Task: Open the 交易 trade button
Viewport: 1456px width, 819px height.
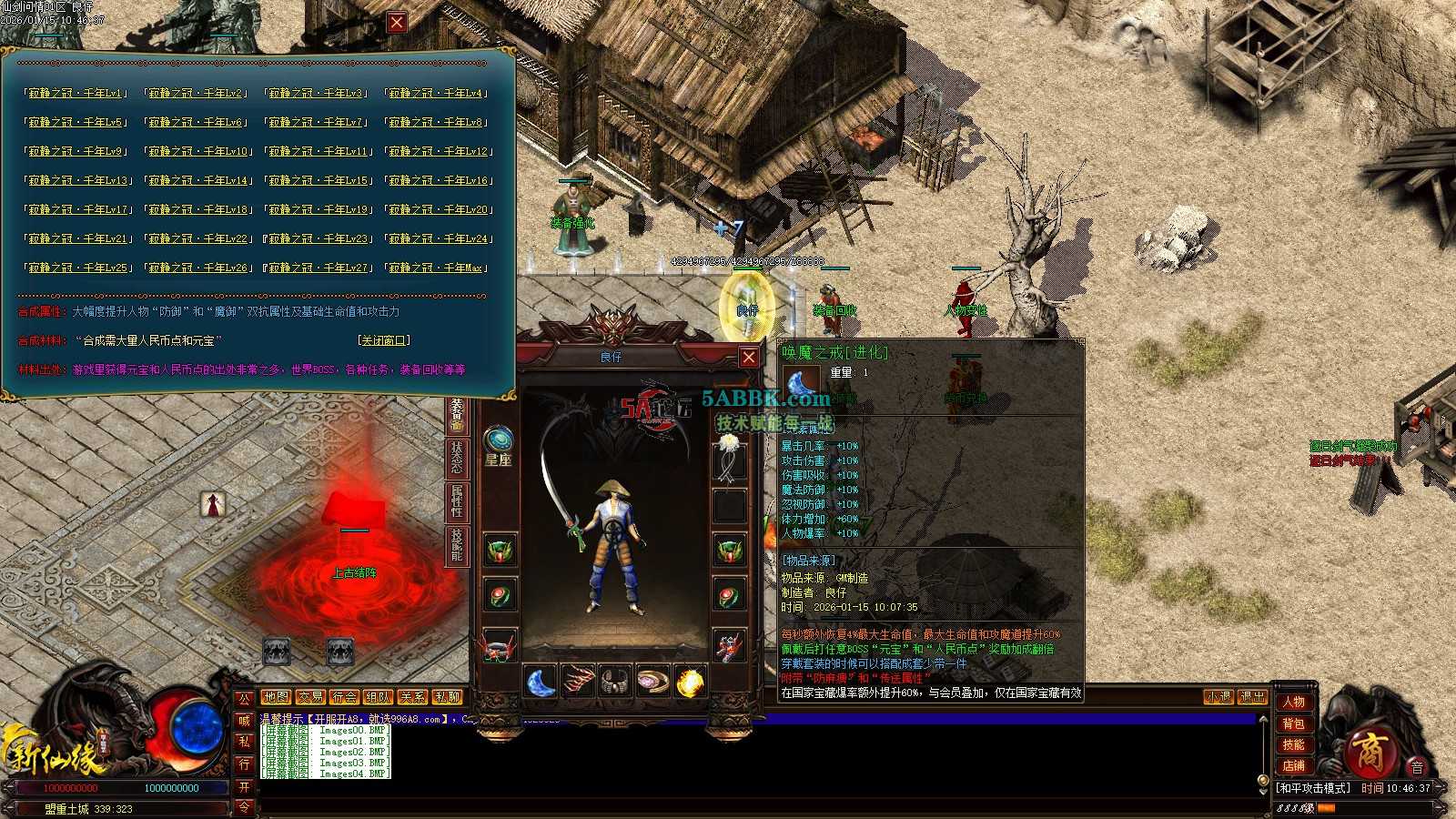Action: pos(310,697)
